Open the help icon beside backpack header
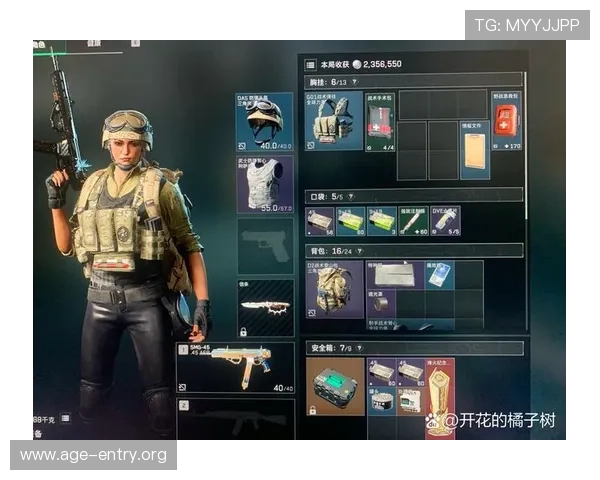Screen dimensions: 600x480 [x=361, y=249]
